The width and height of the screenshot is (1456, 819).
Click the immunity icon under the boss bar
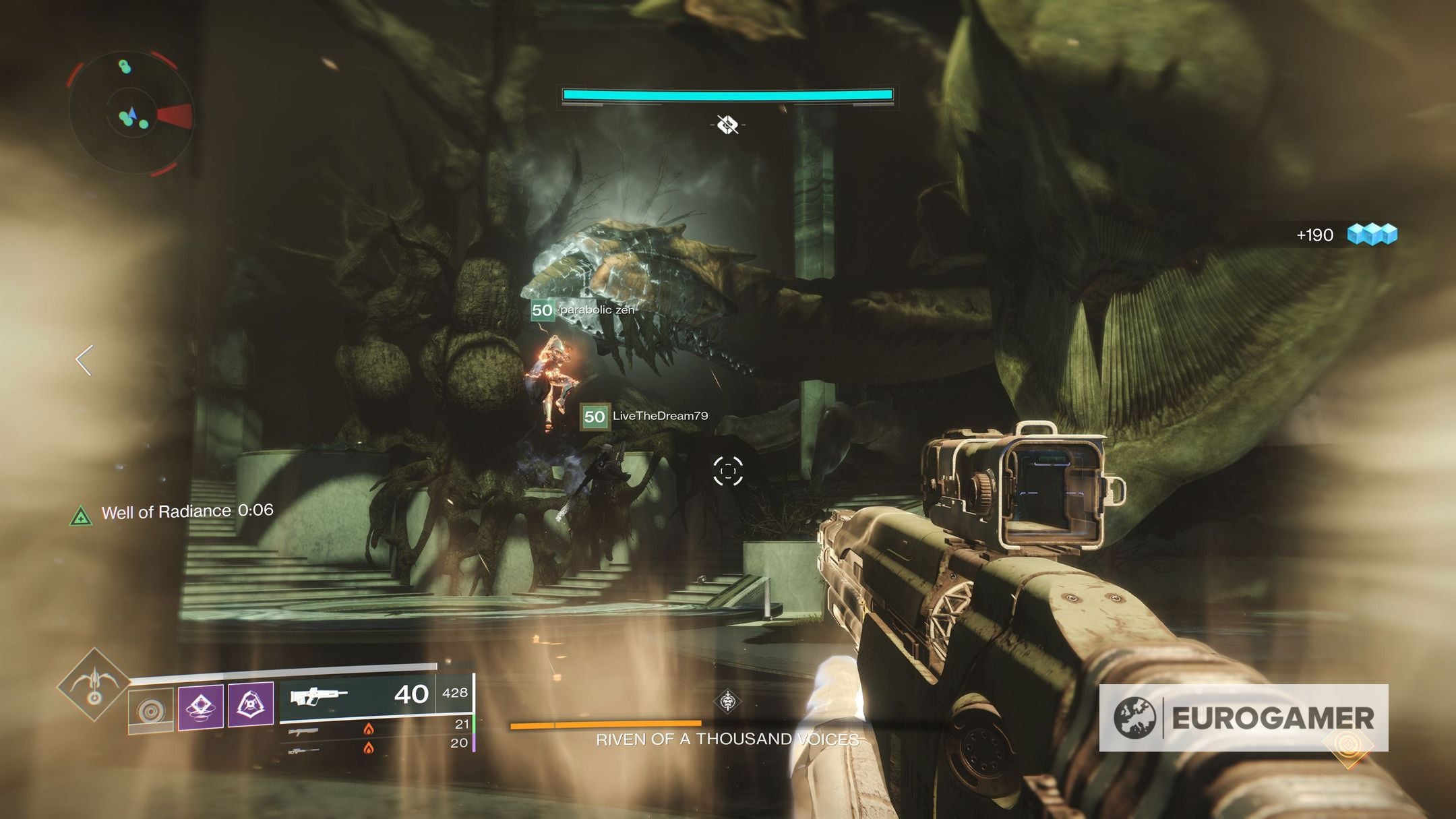pos(727,125)
